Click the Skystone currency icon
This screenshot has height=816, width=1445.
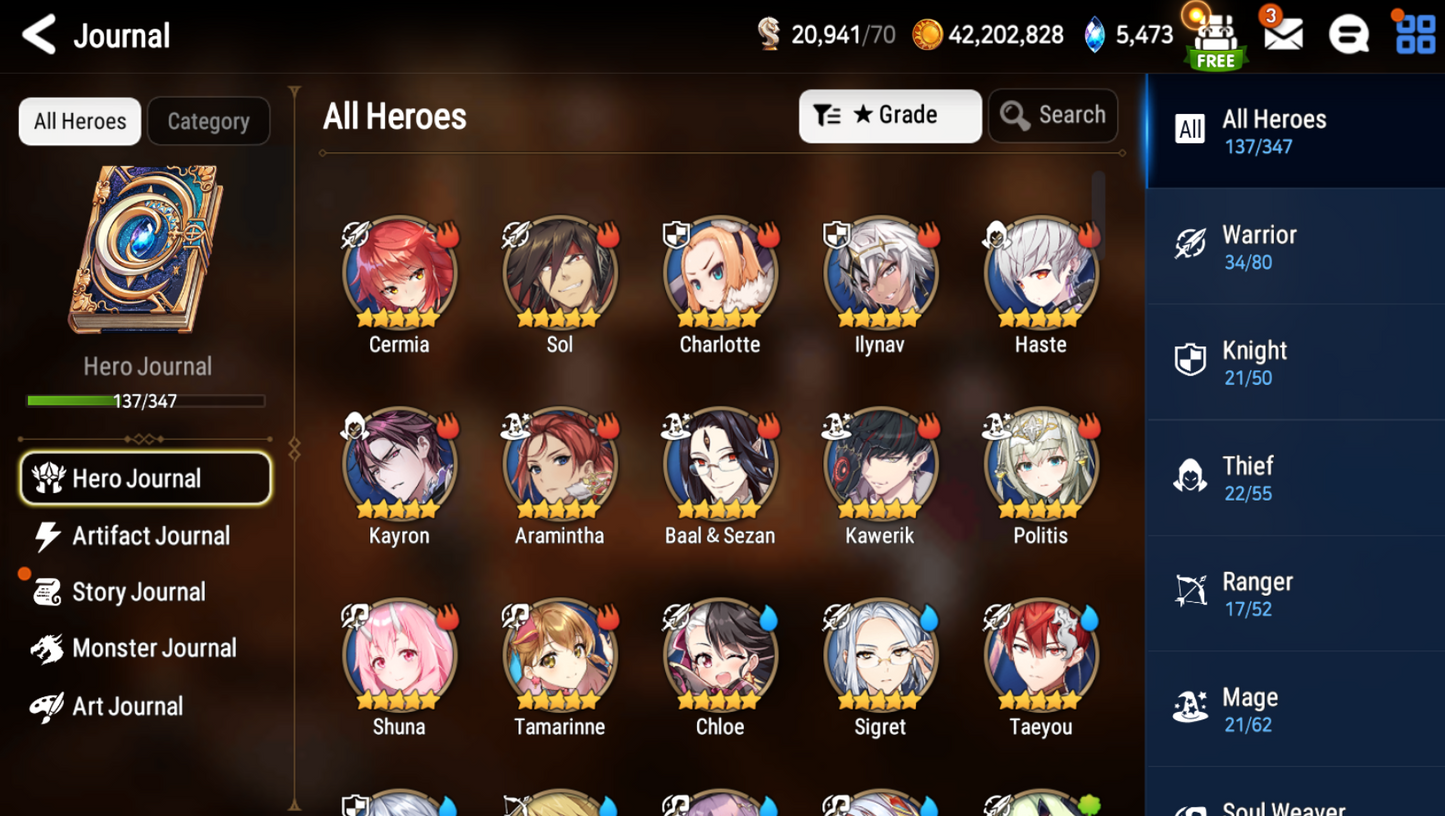(1094, 33)
